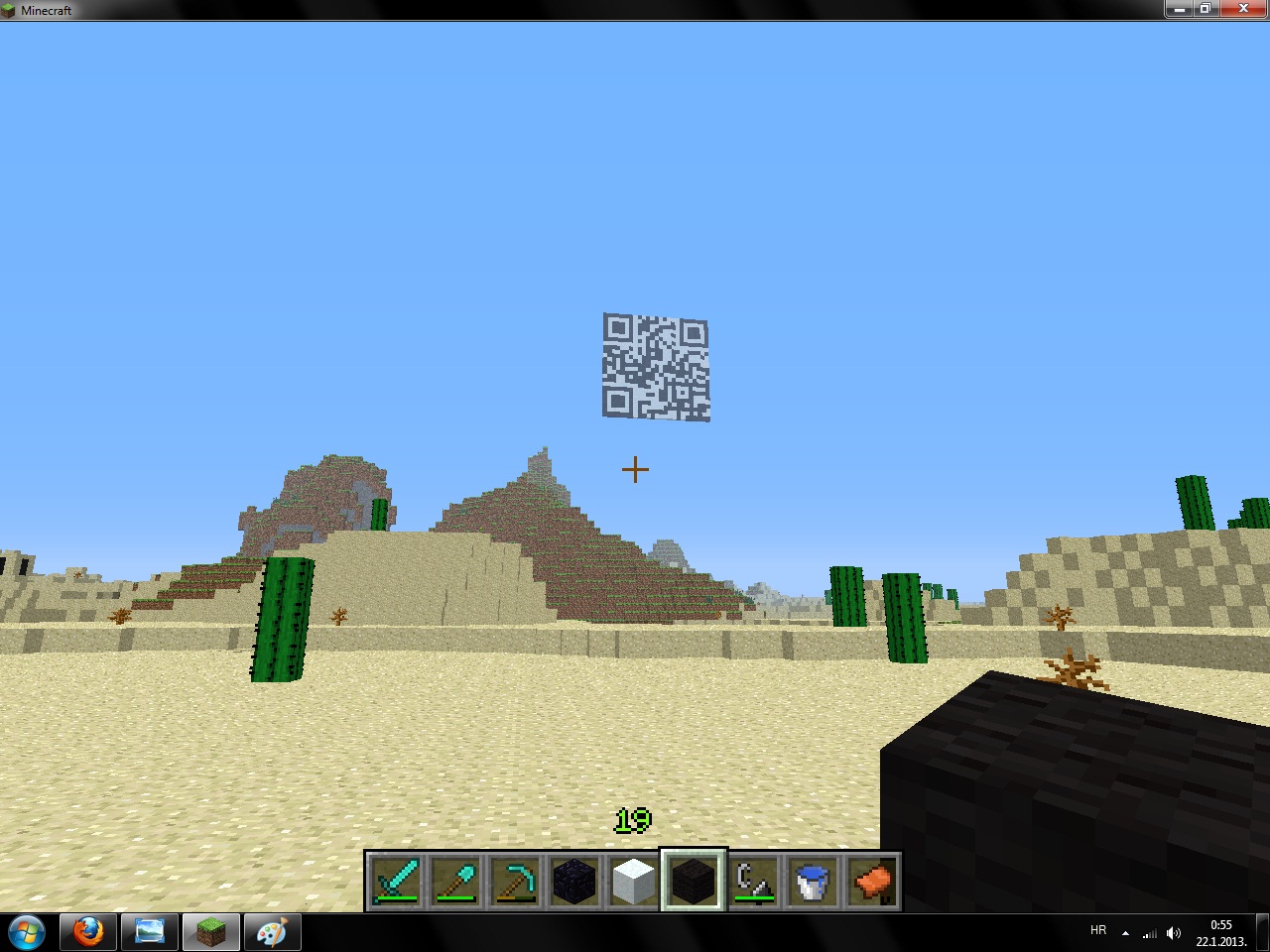
Task: Select the raw porkchop in the last hotbar slot
Action: (871, 878)
